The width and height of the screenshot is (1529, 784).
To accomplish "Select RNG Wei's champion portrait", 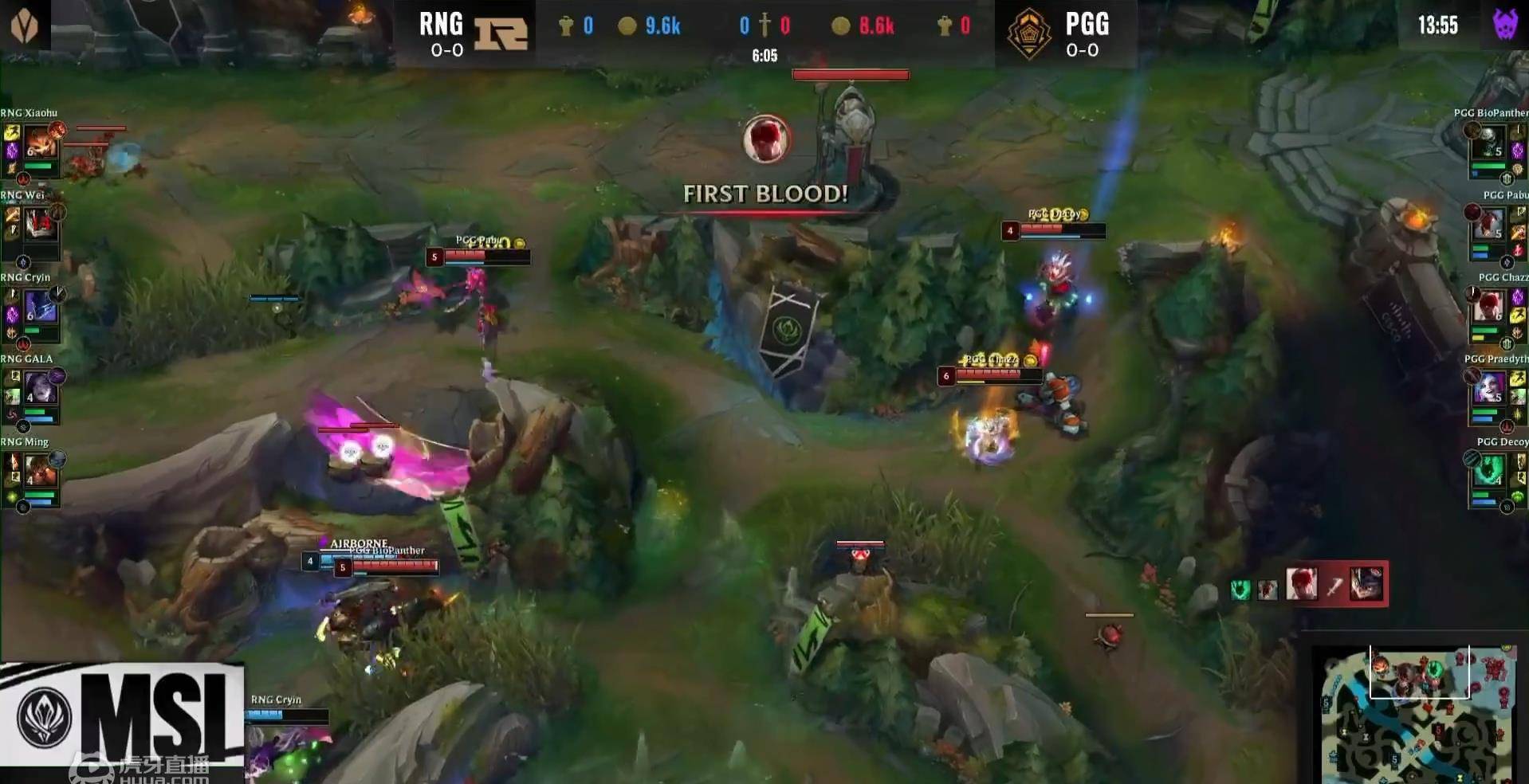I will (x=40, y=225).
